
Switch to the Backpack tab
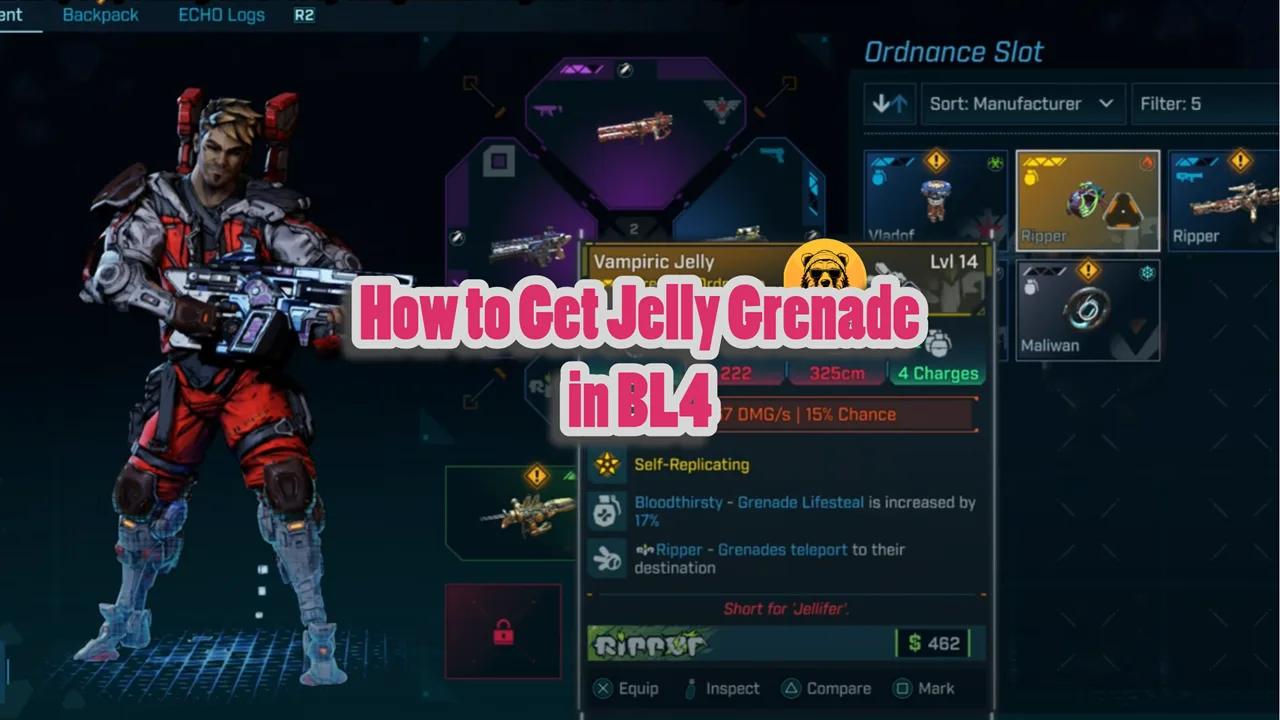[100, 15]
